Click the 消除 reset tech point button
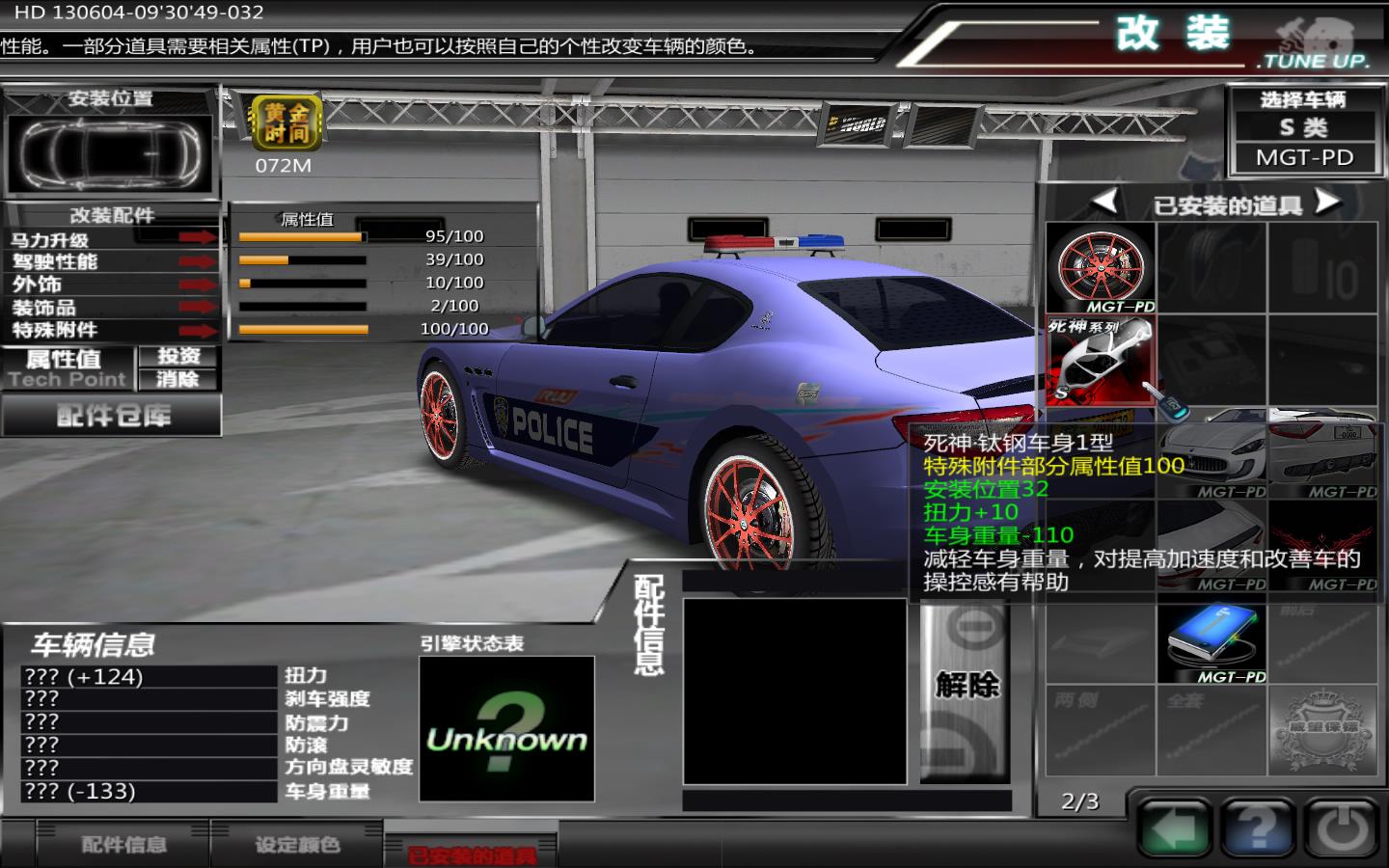Image resolution: width=1389 pixels, height=868 pixels. point(178,379)
